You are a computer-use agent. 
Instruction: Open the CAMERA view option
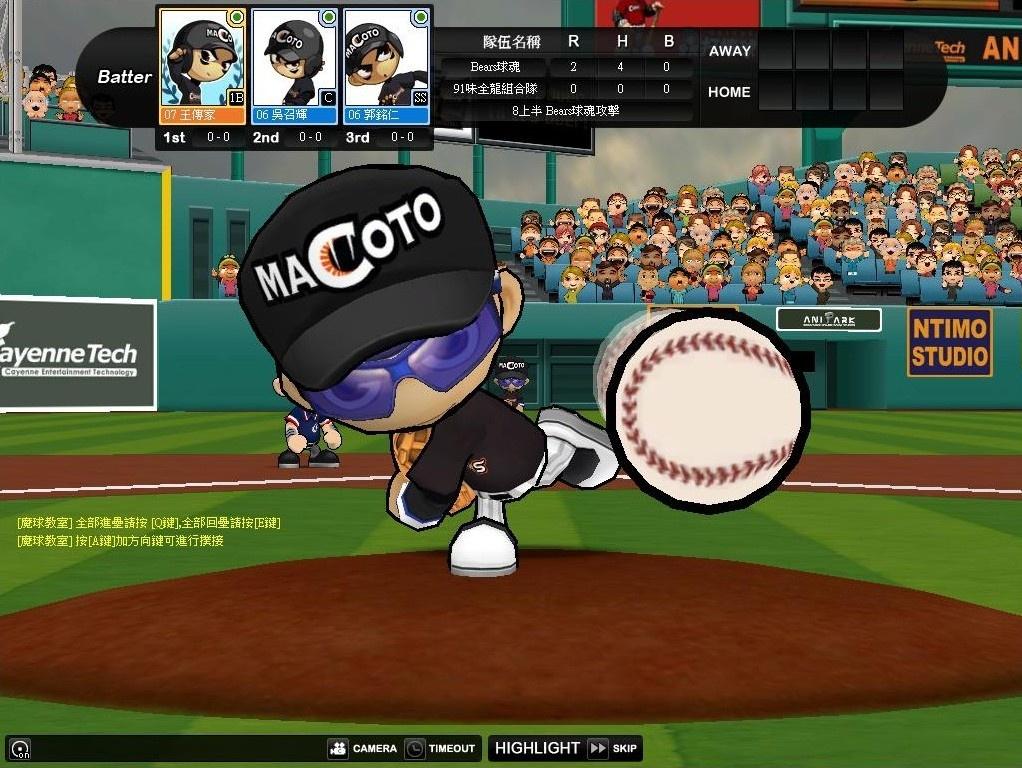click(362, 748)
